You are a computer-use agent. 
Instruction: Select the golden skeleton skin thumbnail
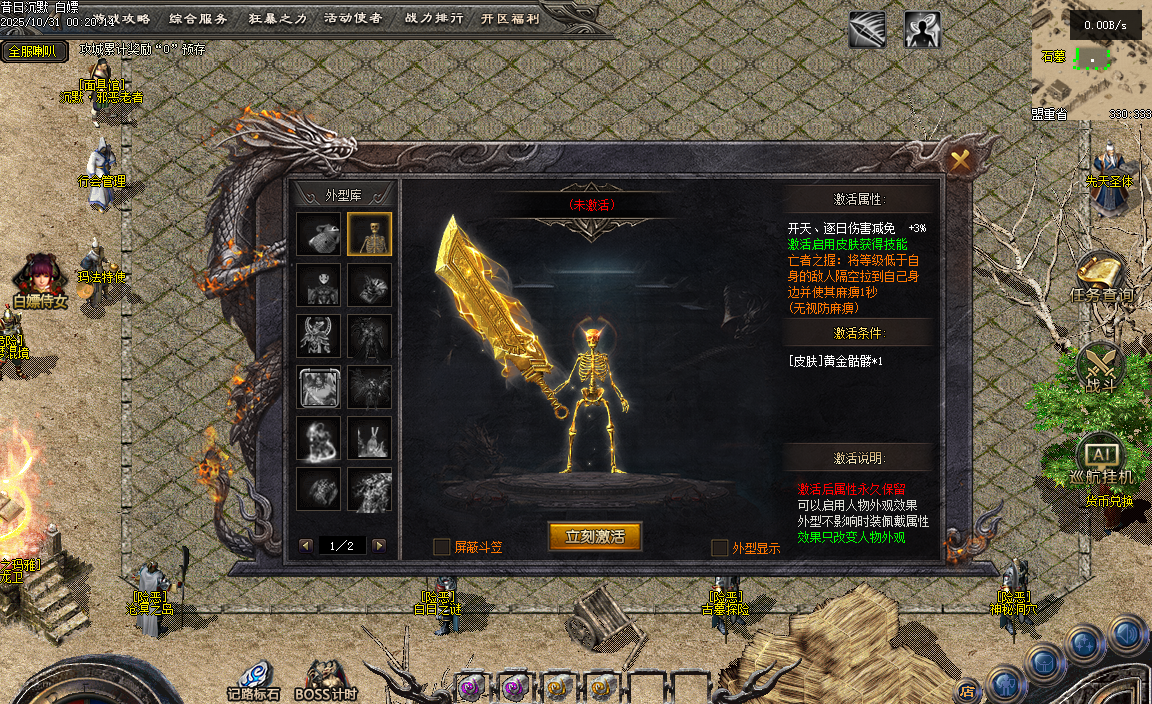pos(369,234)
